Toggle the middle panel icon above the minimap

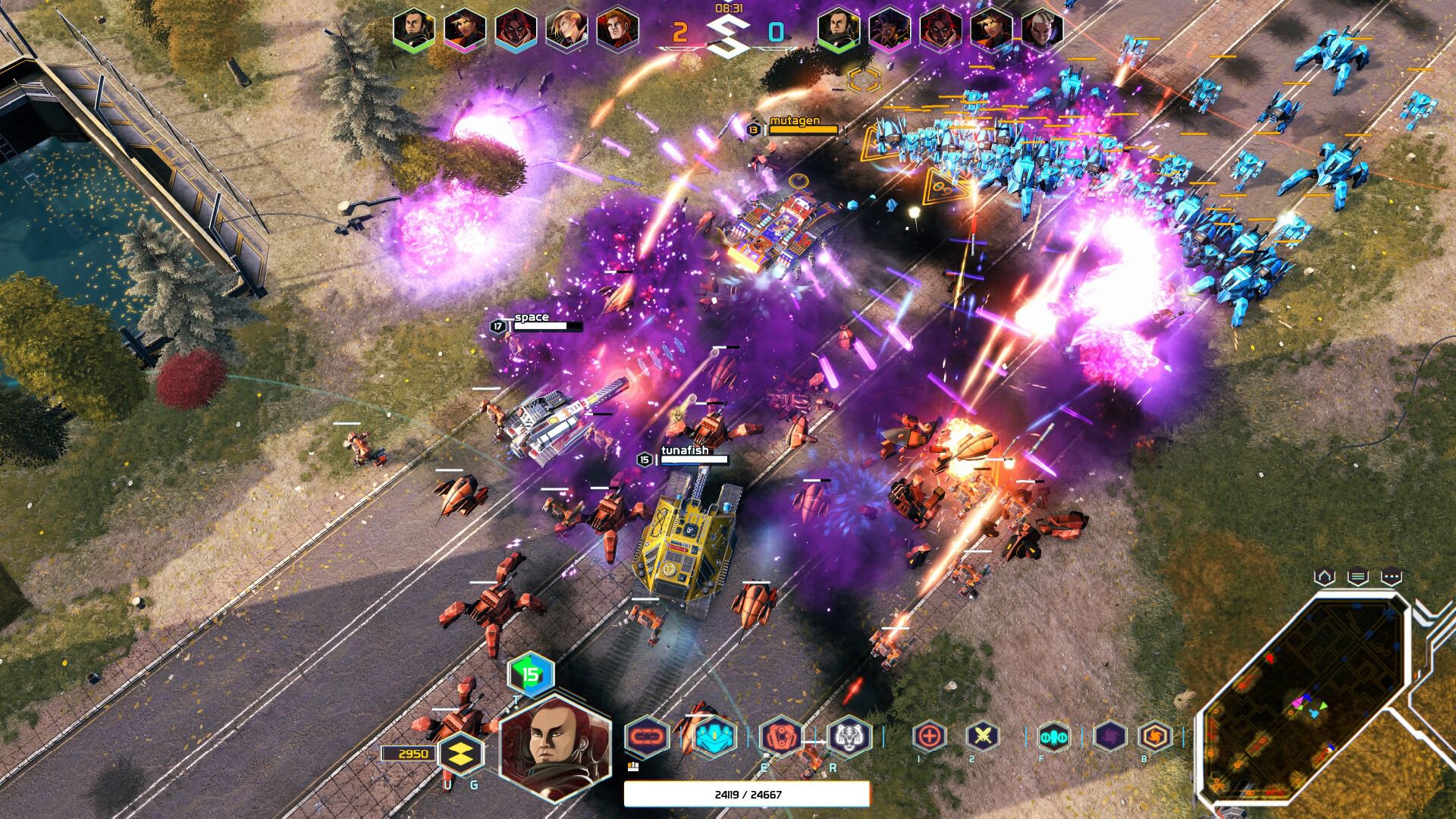click(x=1358, y=576)
